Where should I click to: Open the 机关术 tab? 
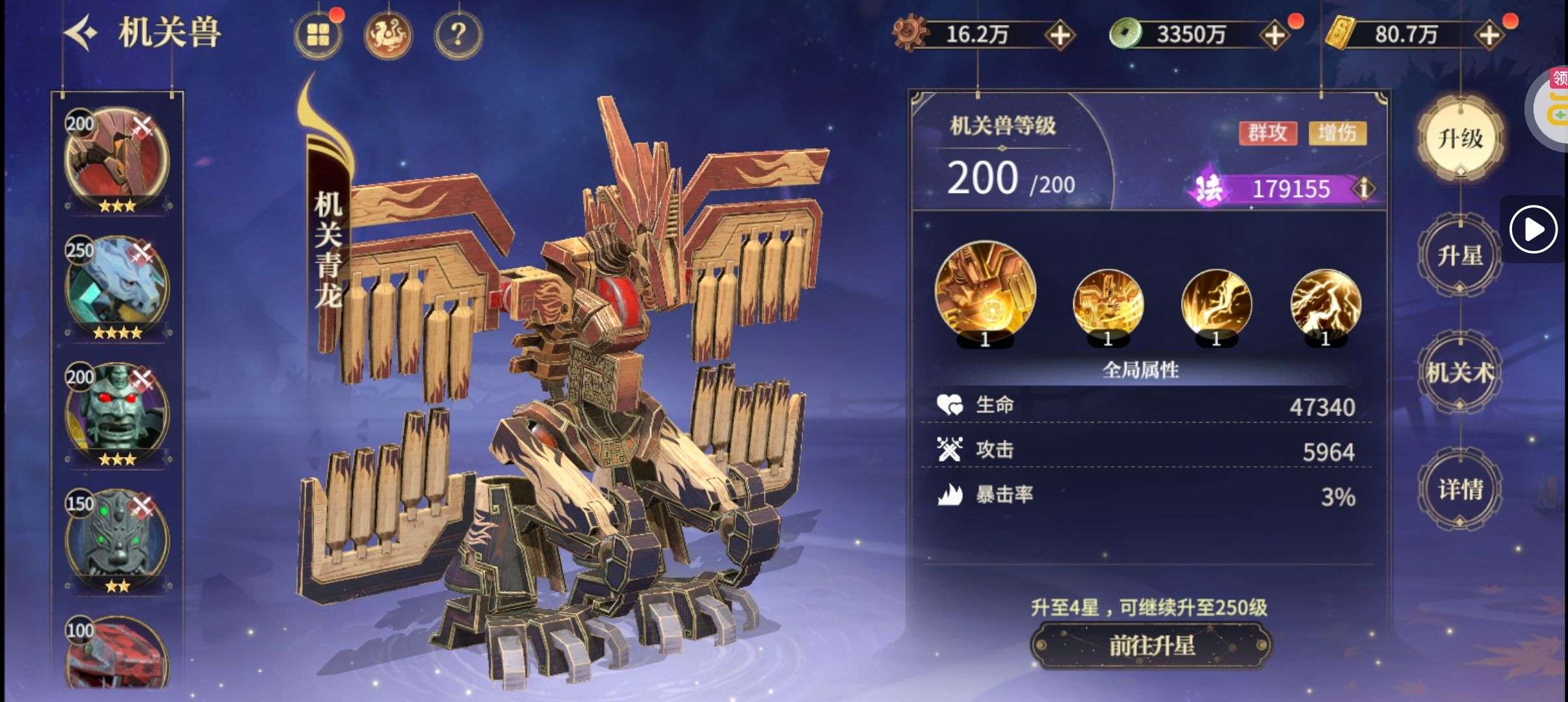(1460, 372)
